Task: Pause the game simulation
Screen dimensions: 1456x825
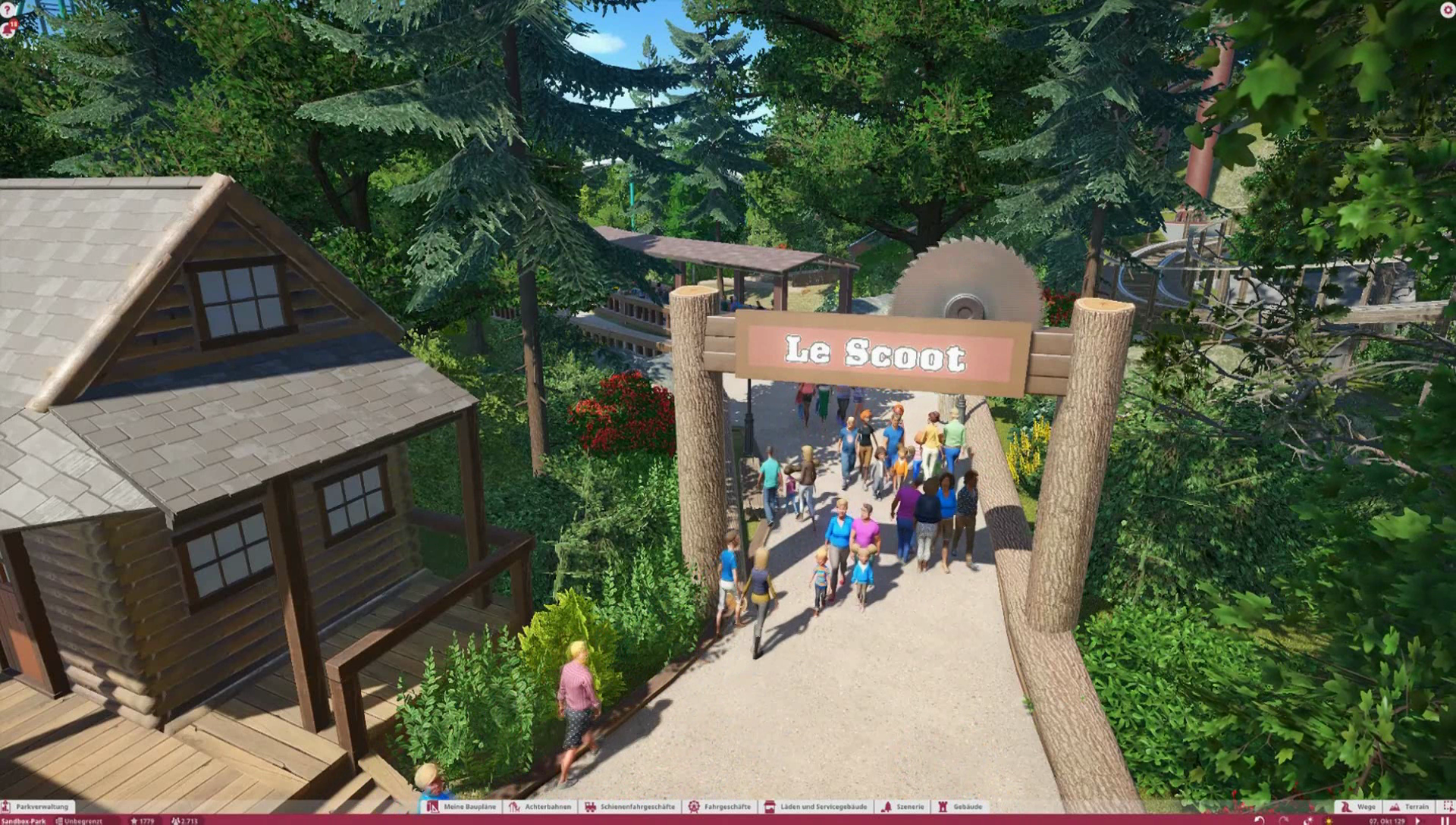Action: (1445, 820)
